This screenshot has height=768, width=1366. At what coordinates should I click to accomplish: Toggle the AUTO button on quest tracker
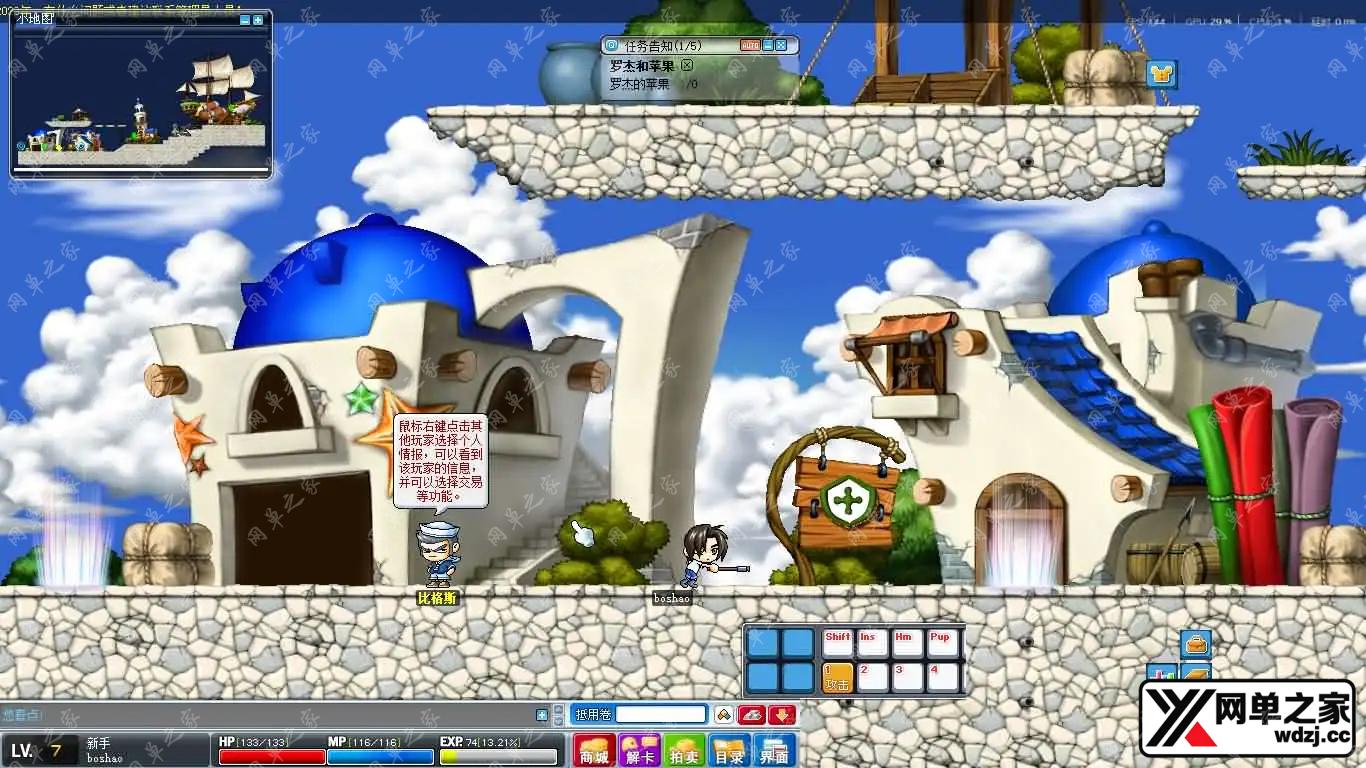tap(750, 45)
